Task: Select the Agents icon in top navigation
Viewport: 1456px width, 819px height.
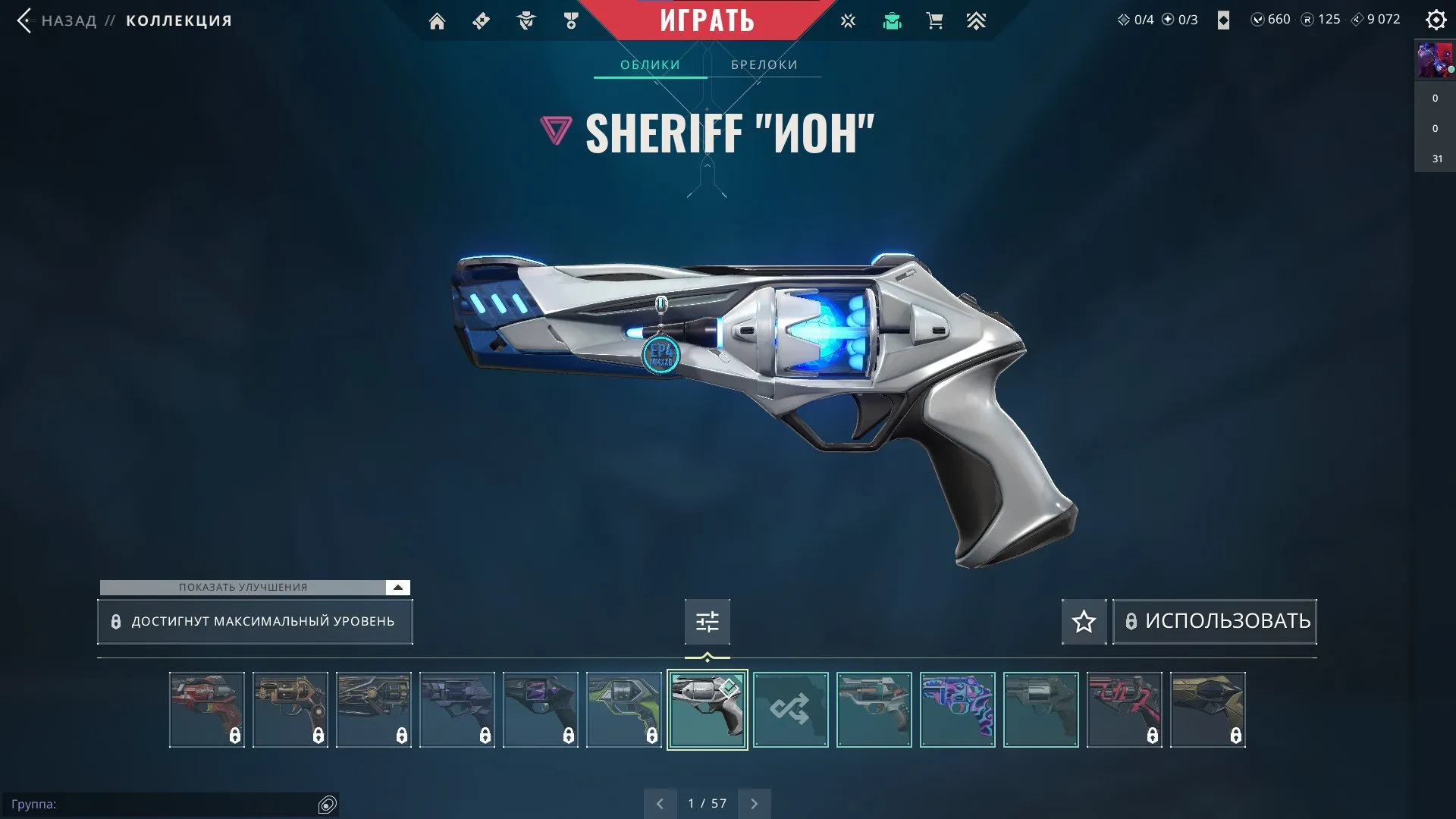Action: pos(526,20)
